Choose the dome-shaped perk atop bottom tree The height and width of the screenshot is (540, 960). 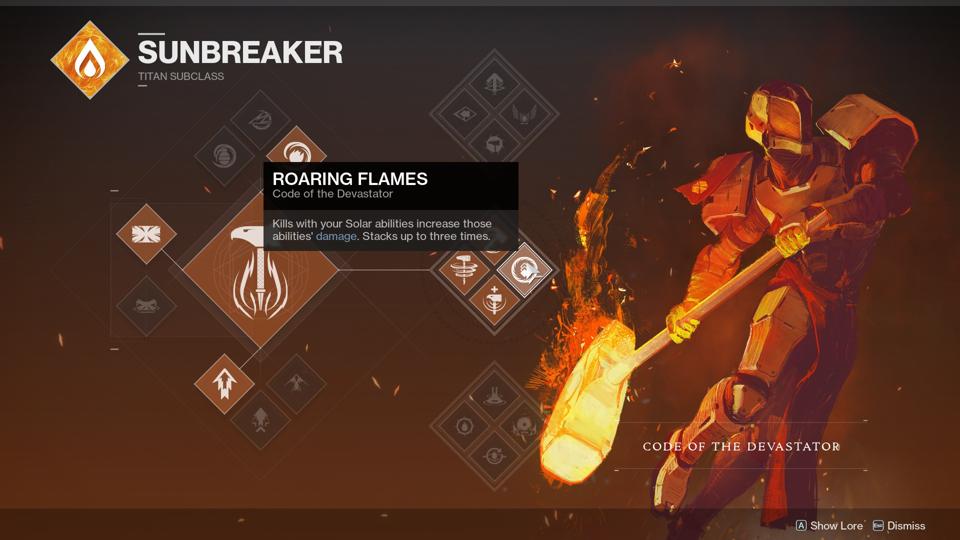pyautogui.click(x=494, y=397)
